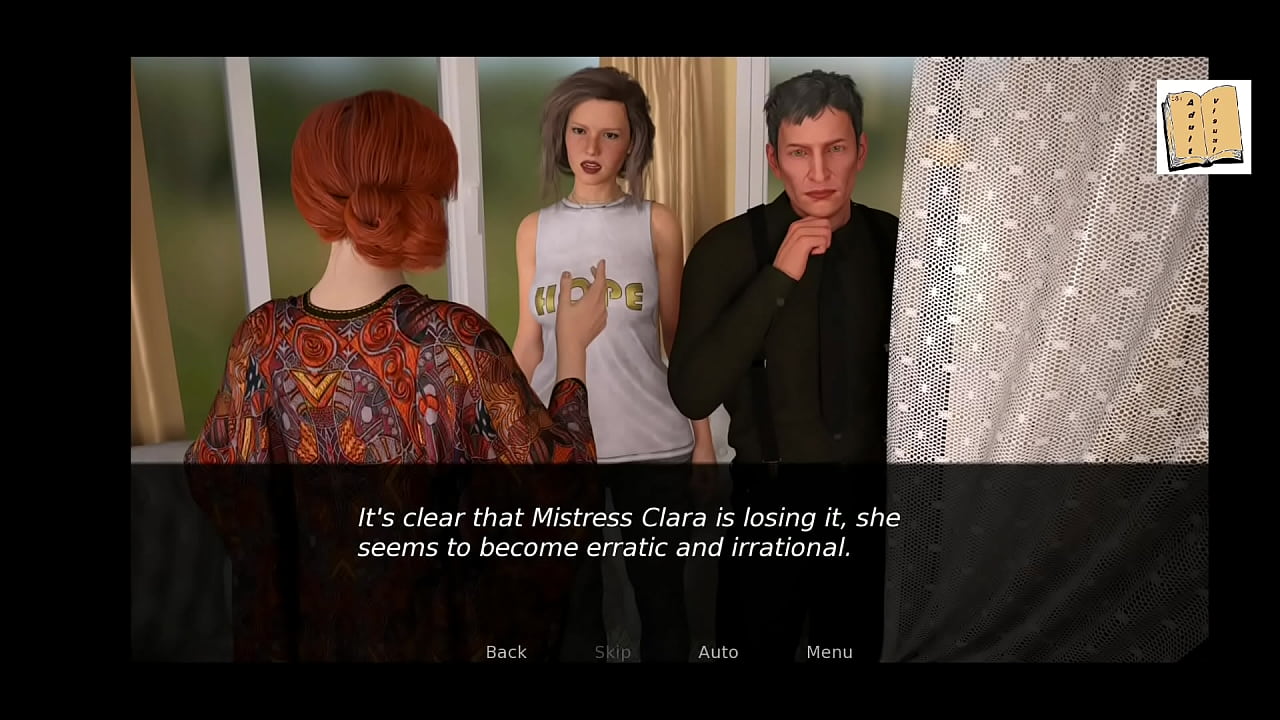The image size is (1280, 720).
Task: Go back to the previous dialogue line
Action: tap(506, 652)
